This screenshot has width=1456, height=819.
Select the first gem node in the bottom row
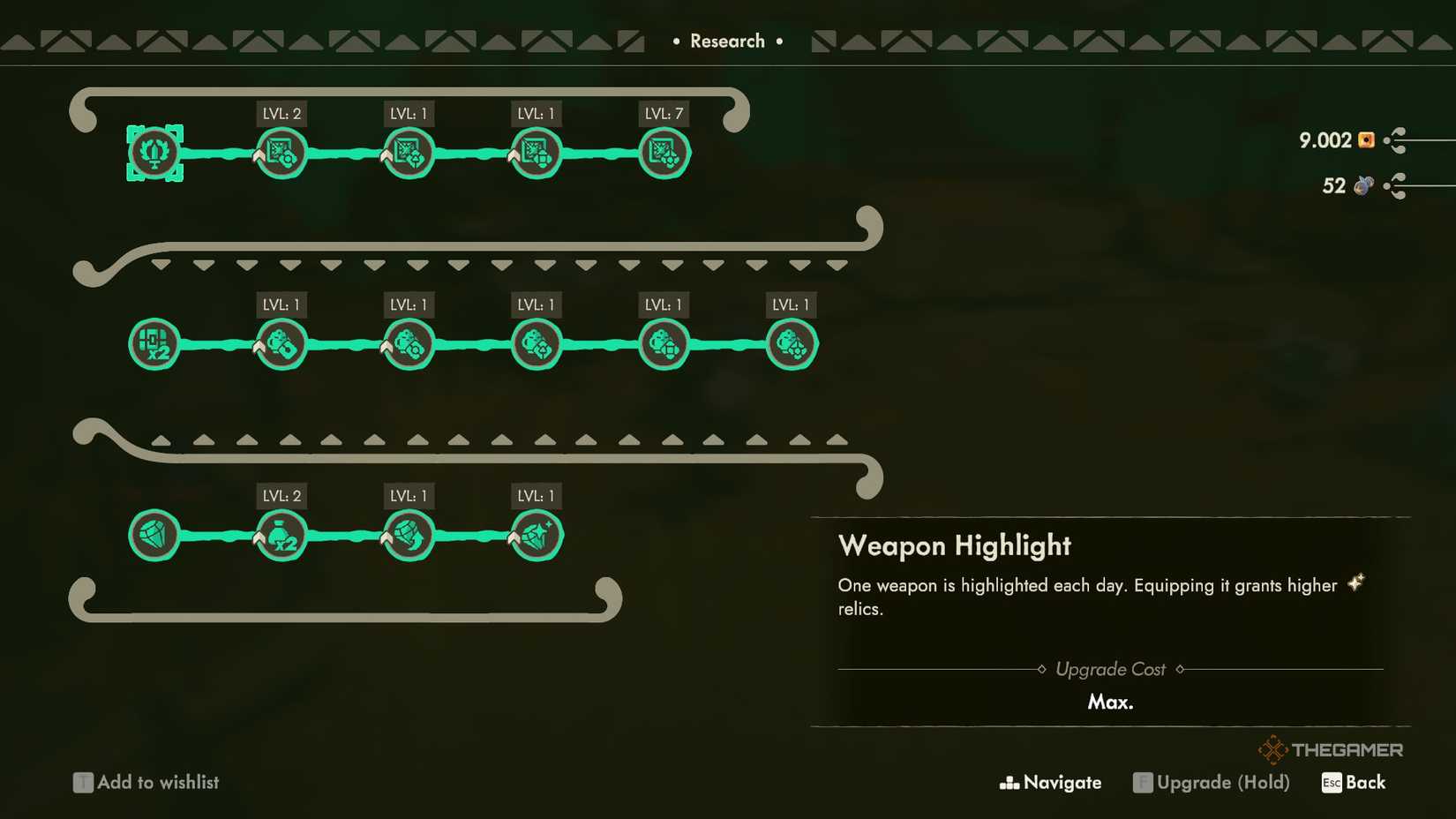click(154, 534)
